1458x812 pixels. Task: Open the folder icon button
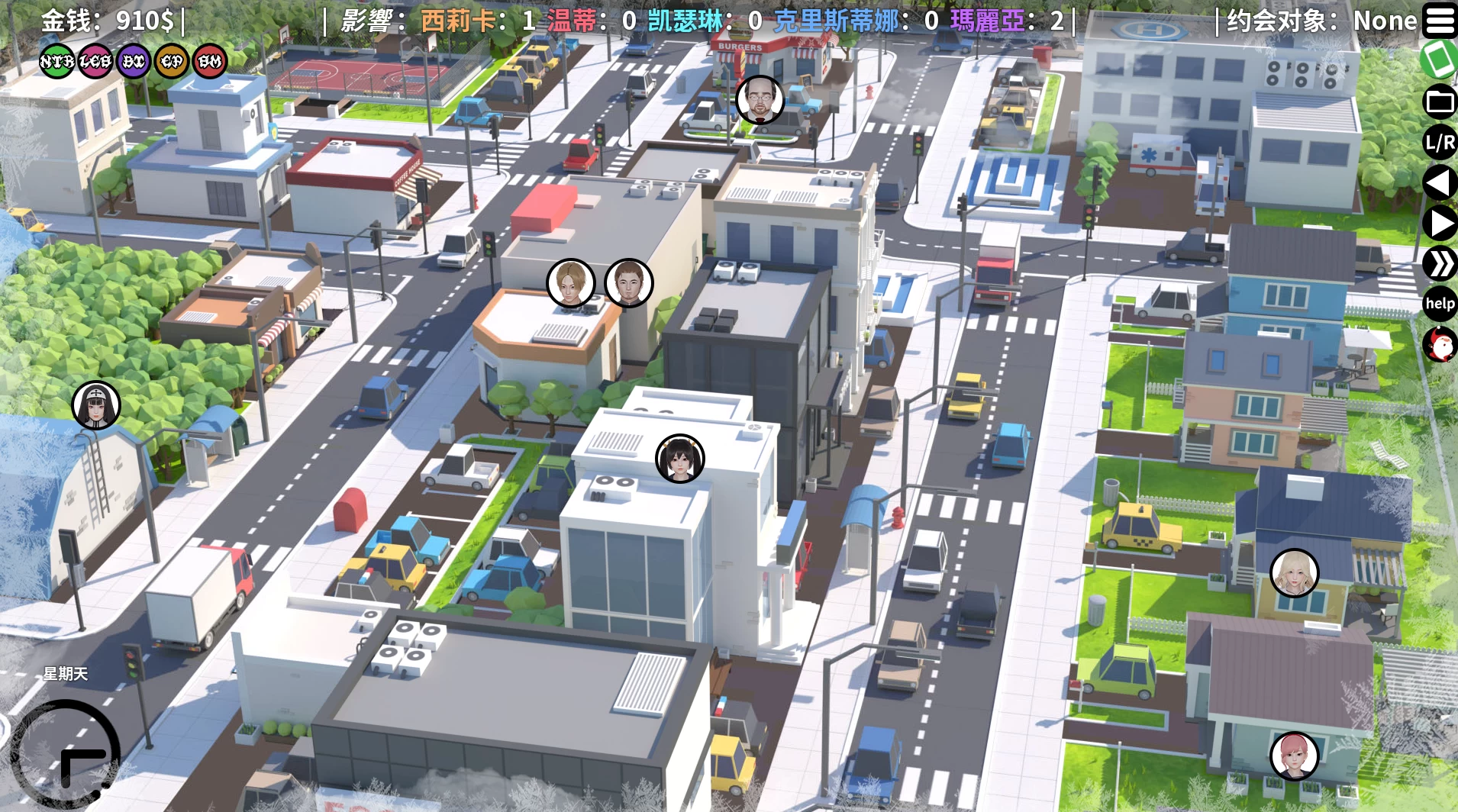(x=1440, y=101)
